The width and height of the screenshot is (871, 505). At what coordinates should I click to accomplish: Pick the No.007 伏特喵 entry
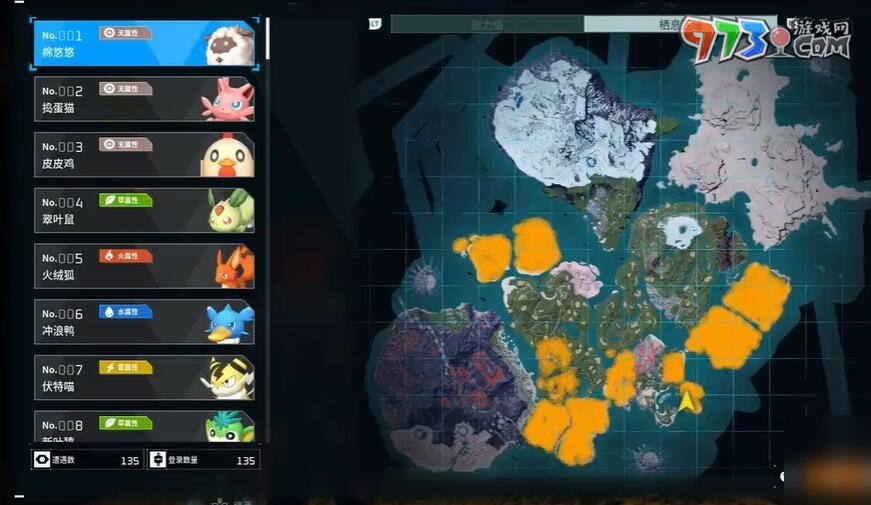145,378
